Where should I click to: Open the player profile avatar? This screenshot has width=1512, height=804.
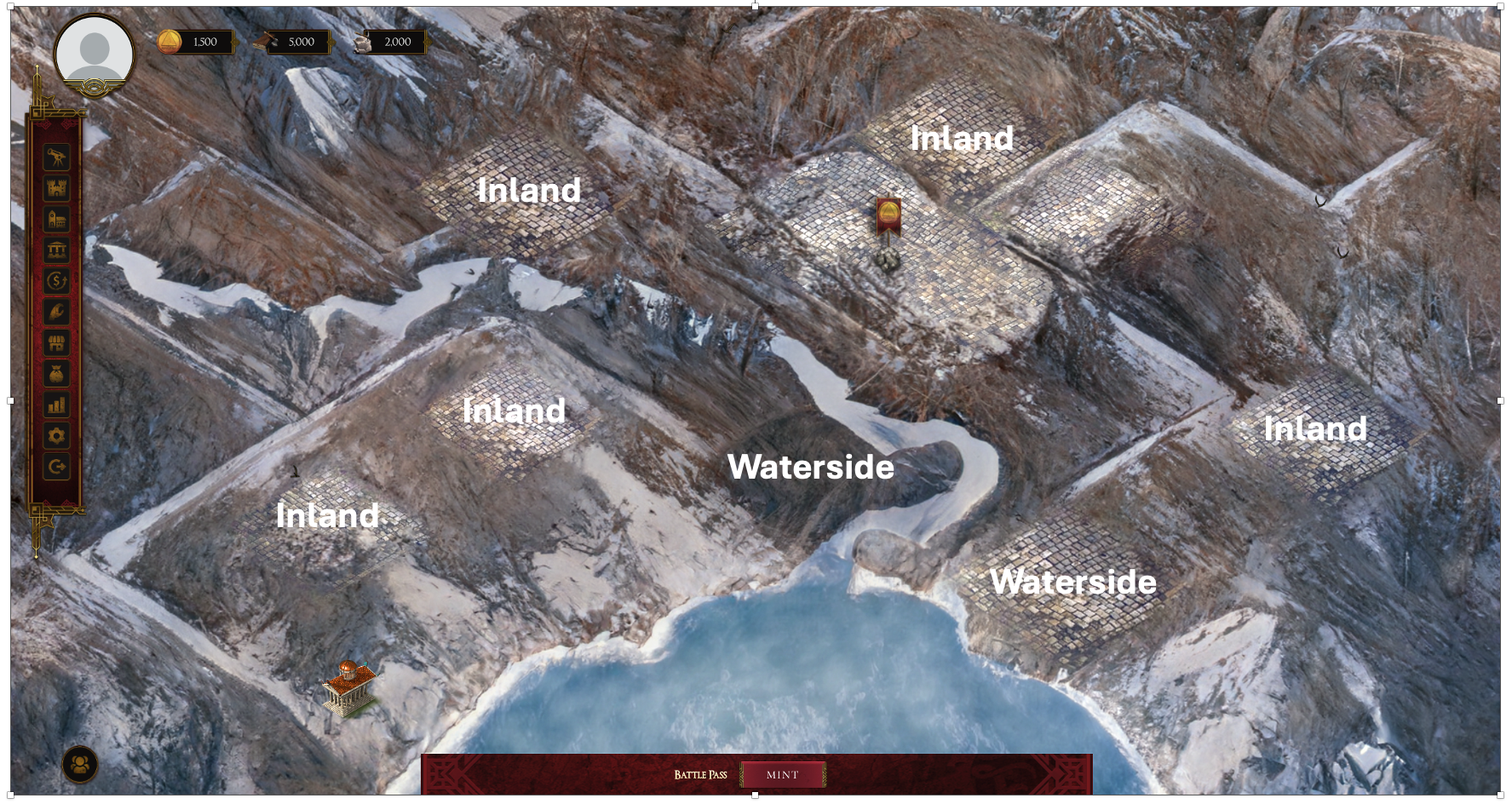click(x=94, y=53)
